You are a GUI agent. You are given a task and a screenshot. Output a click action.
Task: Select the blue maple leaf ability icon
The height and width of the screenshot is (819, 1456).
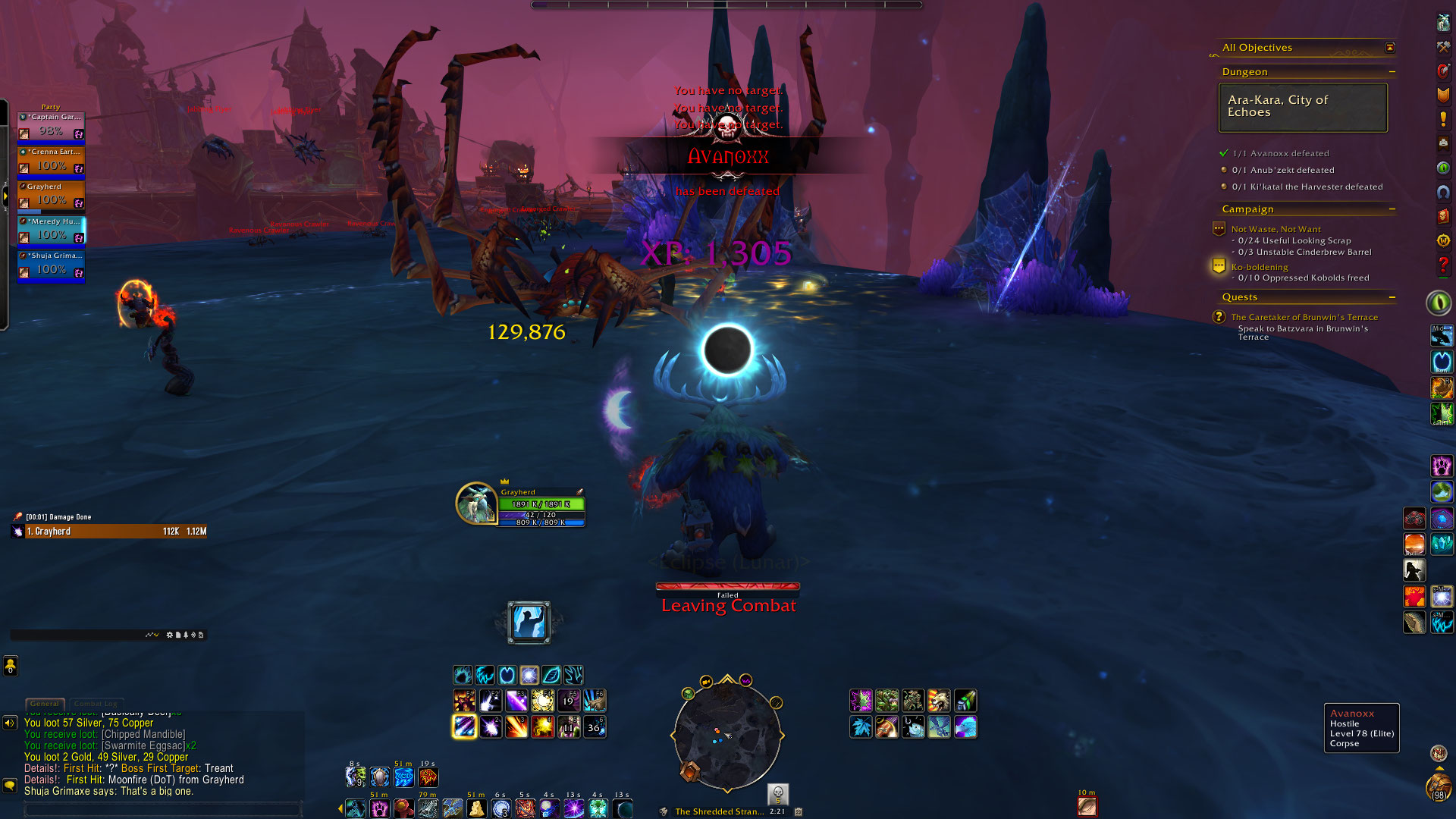[861, 727]
